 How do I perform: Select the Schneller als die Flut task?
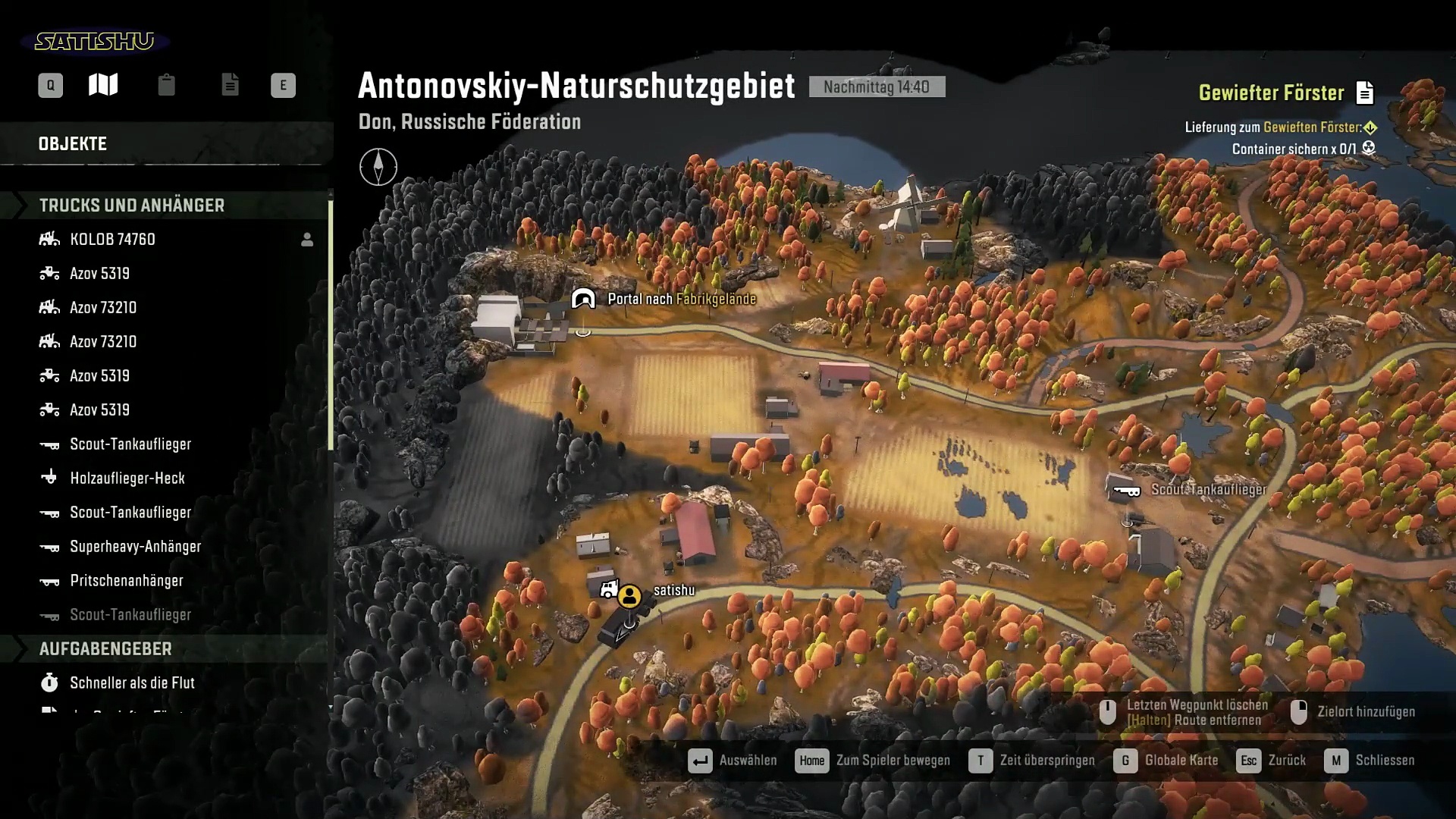(x=132, y=683)
